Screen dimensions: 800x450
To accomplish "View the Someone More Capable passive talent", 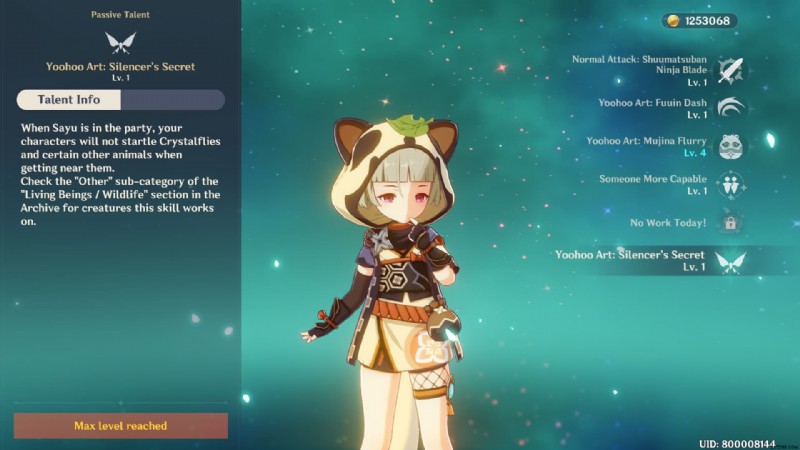I will [x=731, y=185].
